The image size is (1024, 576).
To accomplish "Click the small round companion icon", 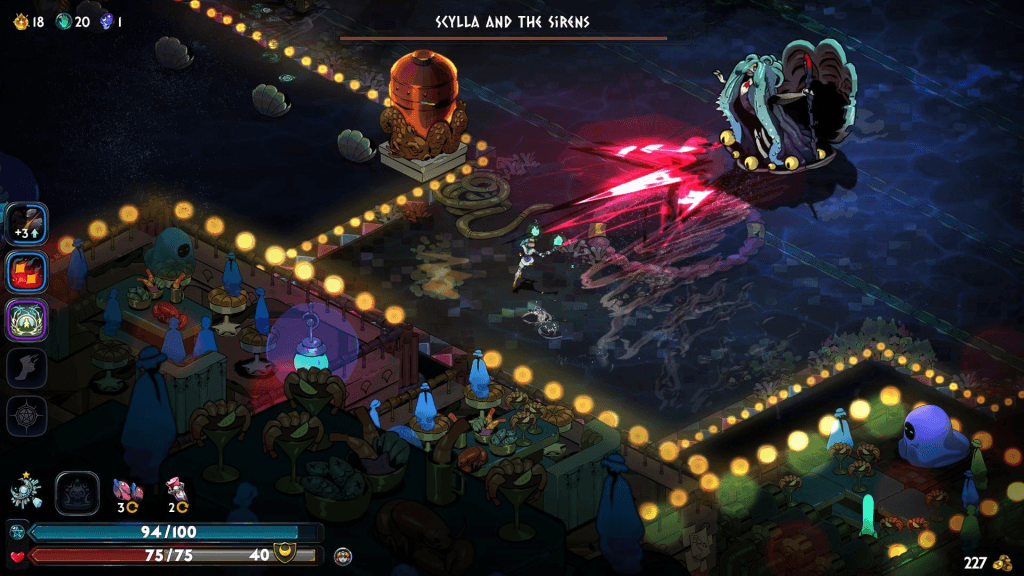I will click(343, 555).
